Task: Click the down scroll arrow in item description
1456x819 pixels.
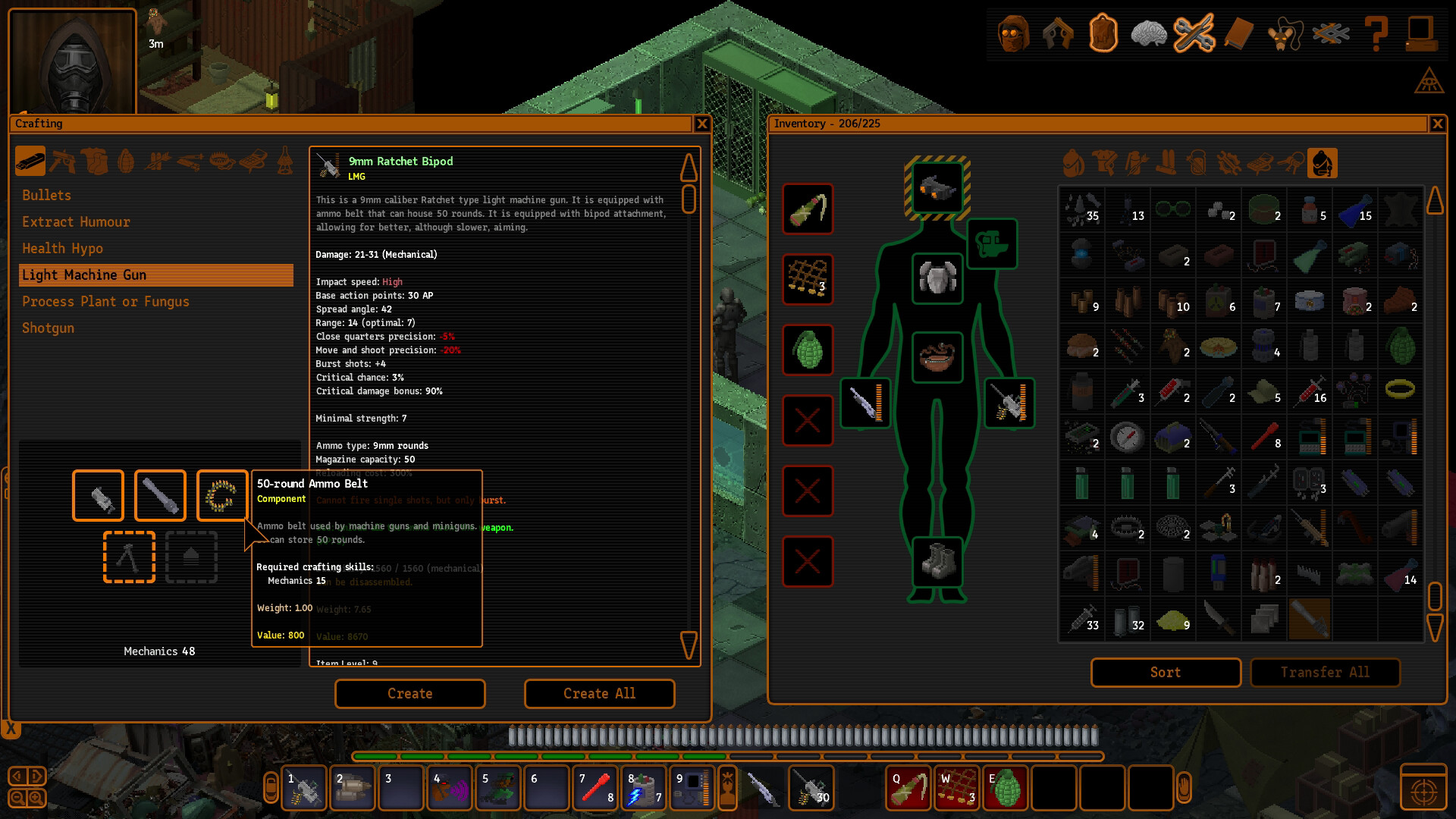Action: (689, 645)
